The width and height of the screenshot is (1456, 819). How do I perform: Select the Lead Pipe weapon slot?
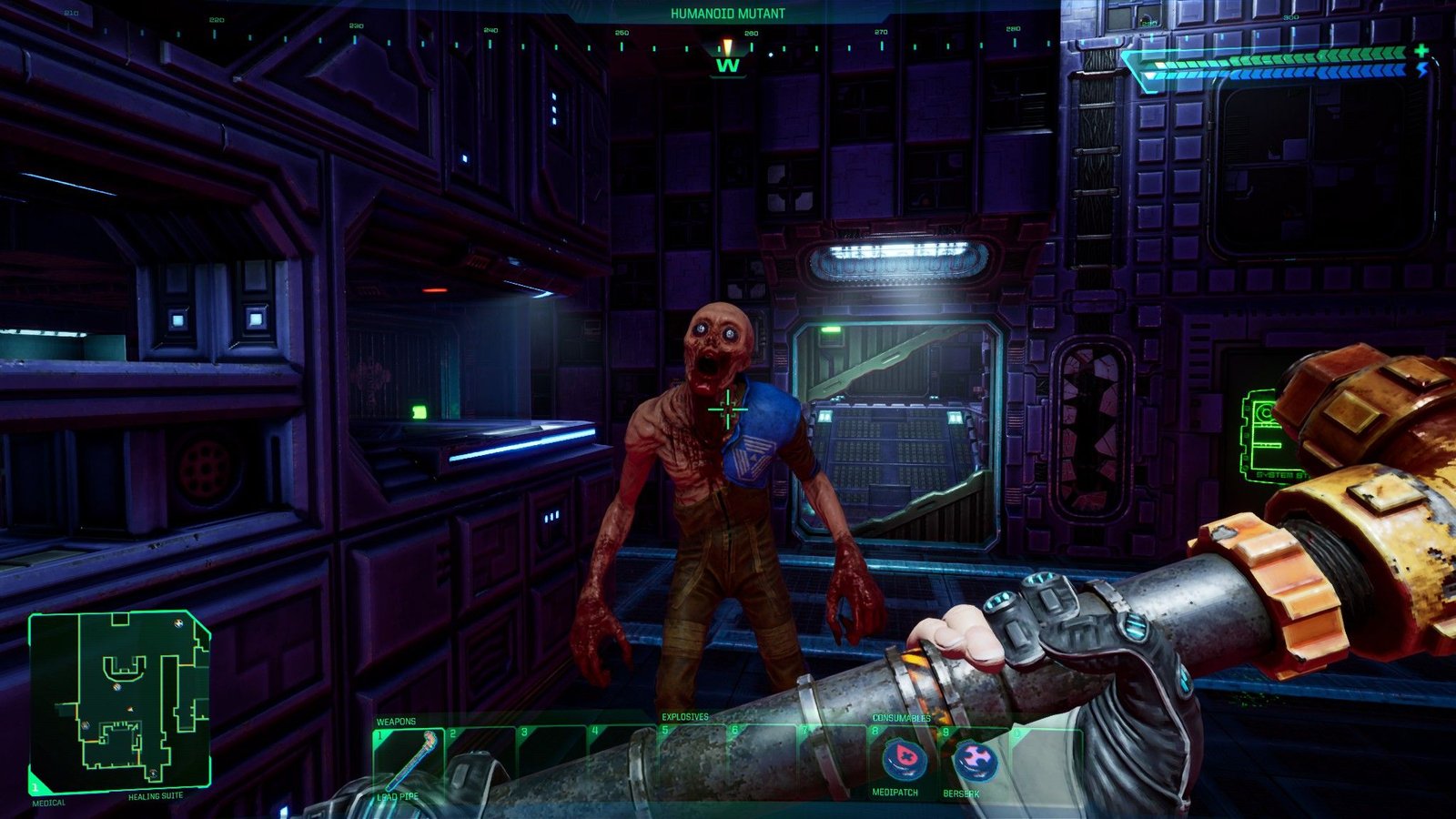pos(408,761)
